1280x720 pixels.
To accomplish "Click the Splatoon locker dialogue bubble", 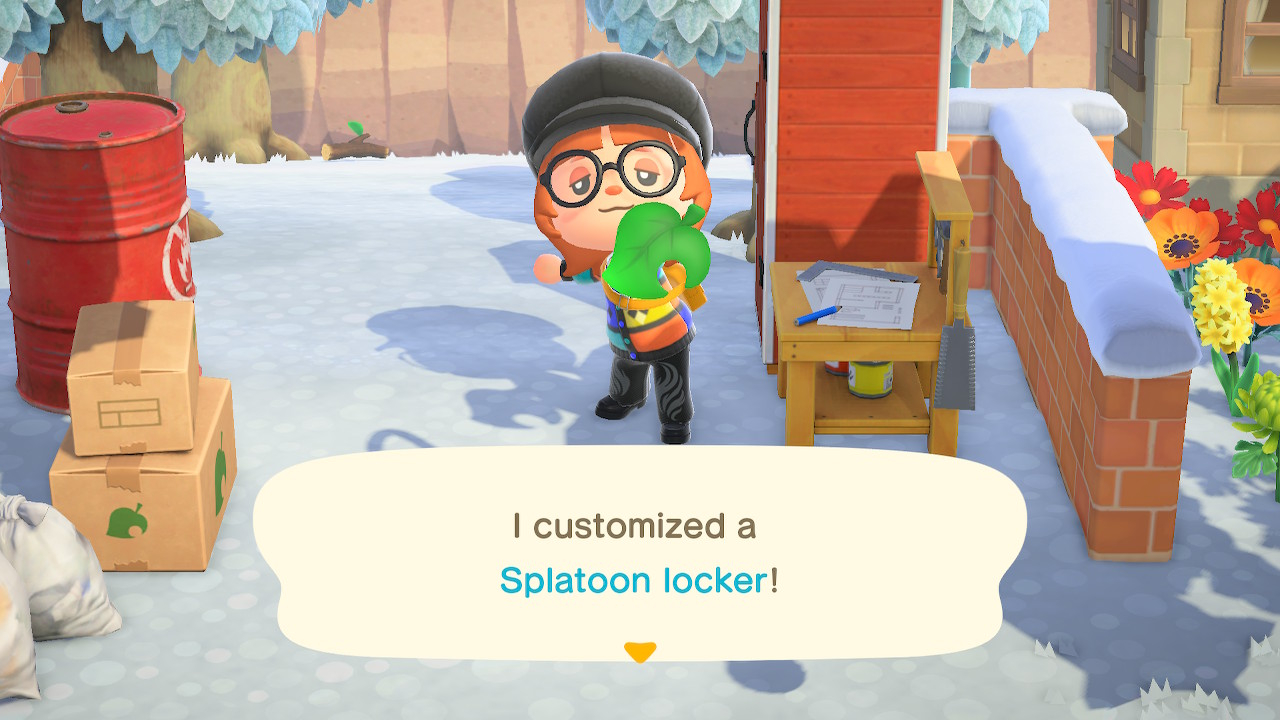I will (x=639, y=553).
